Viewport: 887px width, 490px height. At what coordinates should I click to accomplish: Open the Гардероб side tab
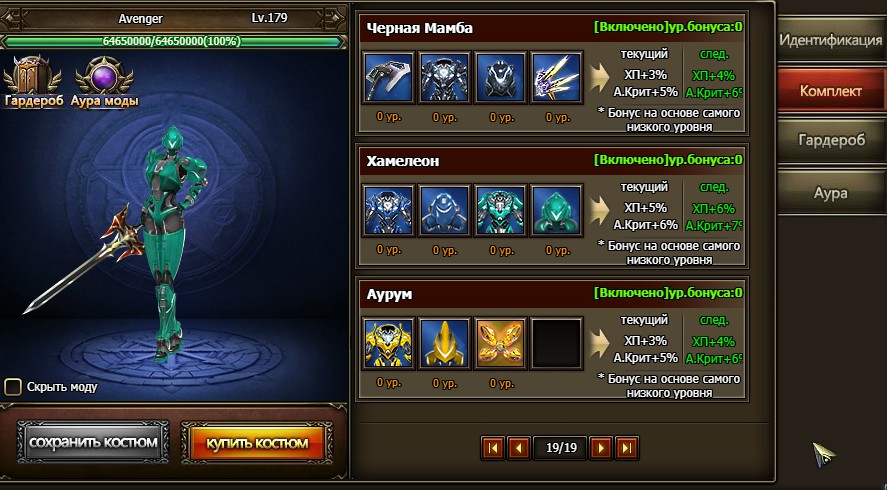[831, 140]
